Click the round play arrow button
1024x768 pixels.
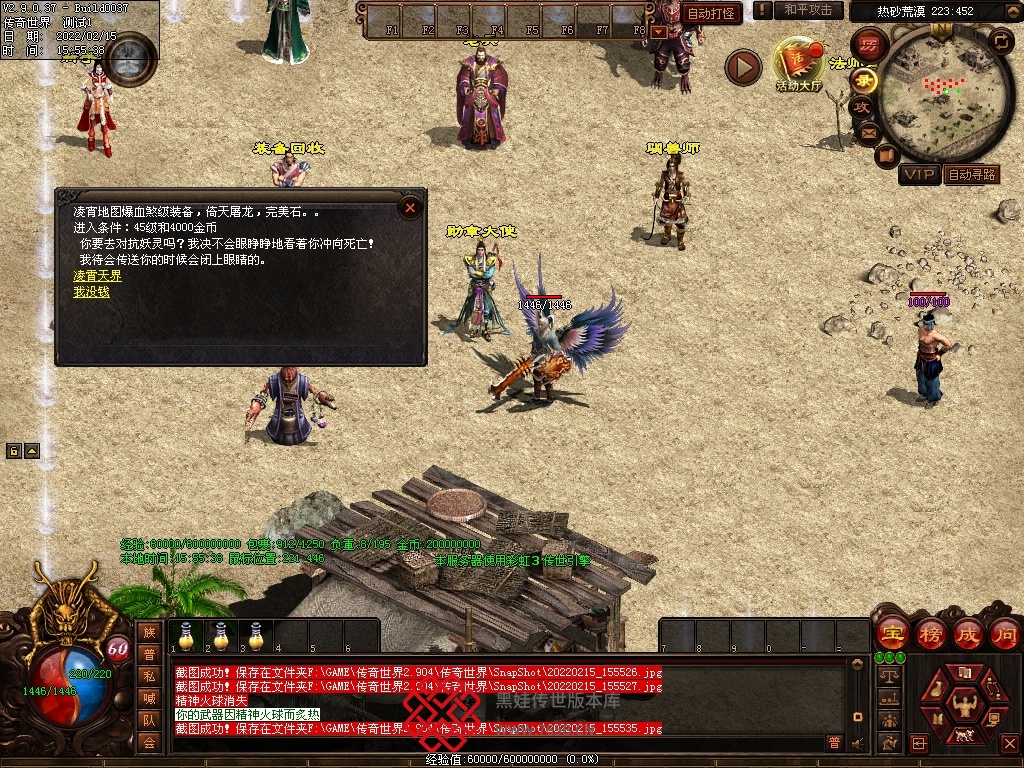[x=743, y=67]
